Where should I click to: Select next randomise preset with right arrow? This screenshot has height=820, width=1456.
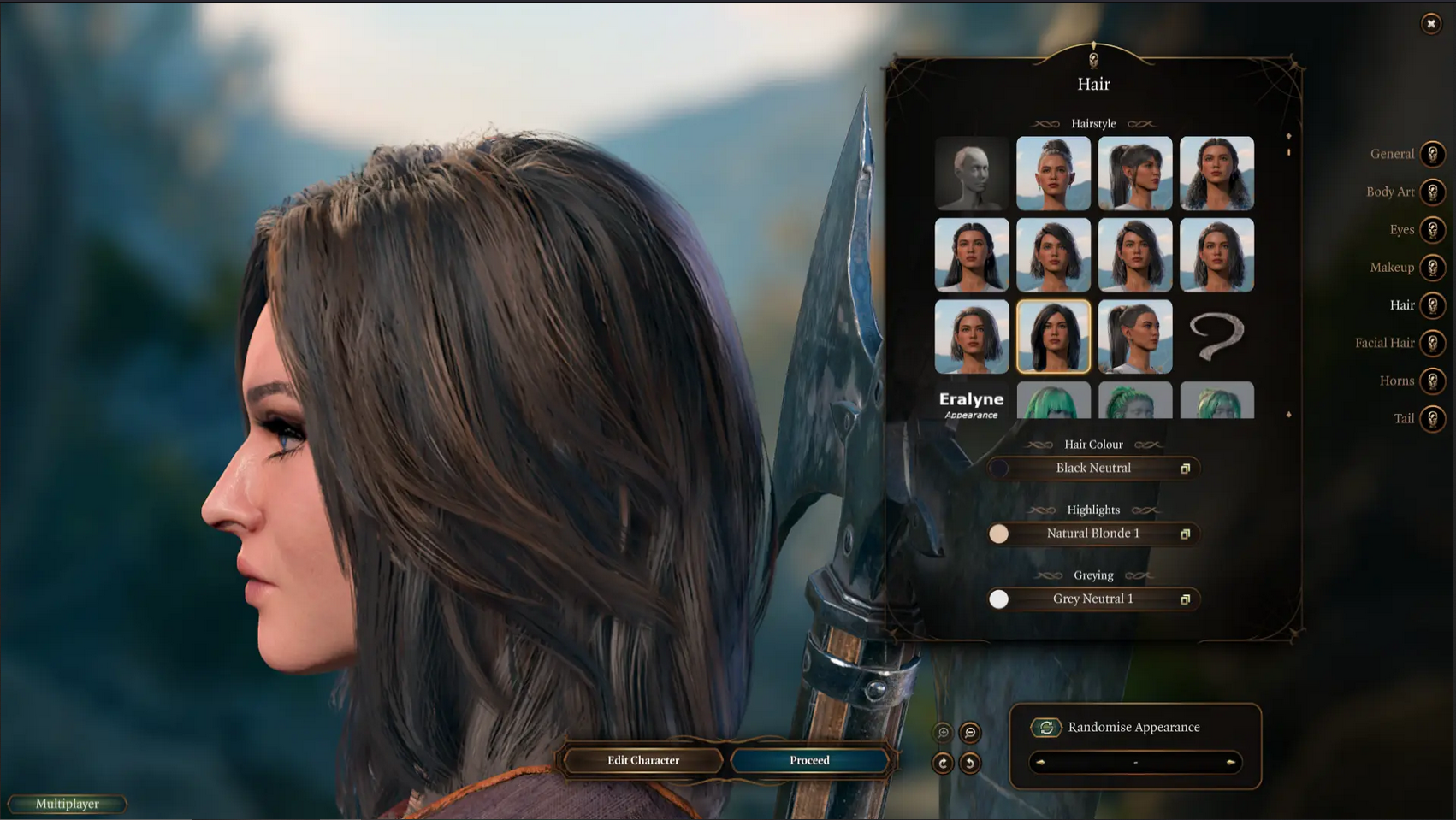click(1230, 762)
